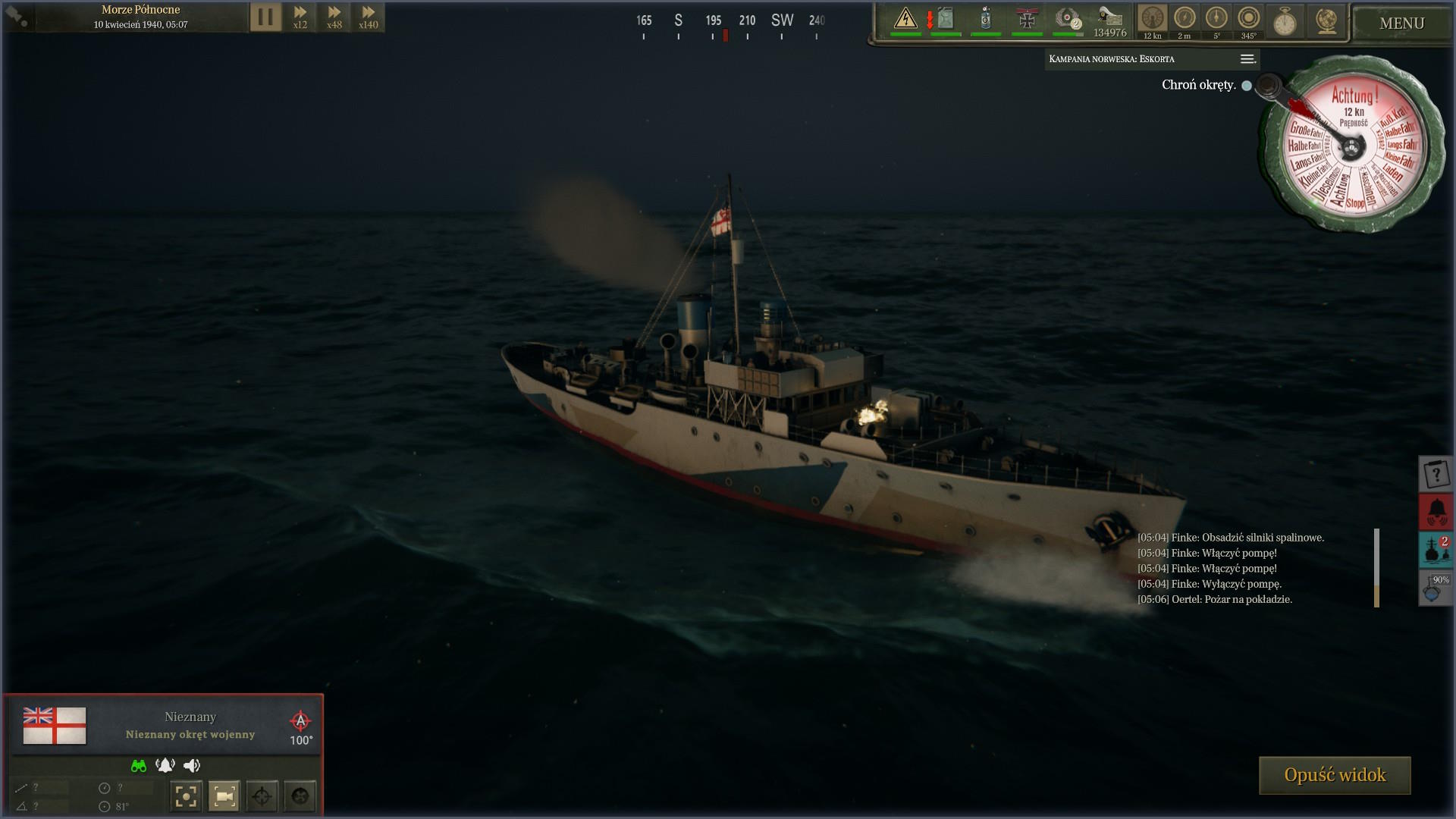Open the MENU button
The width and height of the screenshot is (1456, 819).
point(1401,24)
